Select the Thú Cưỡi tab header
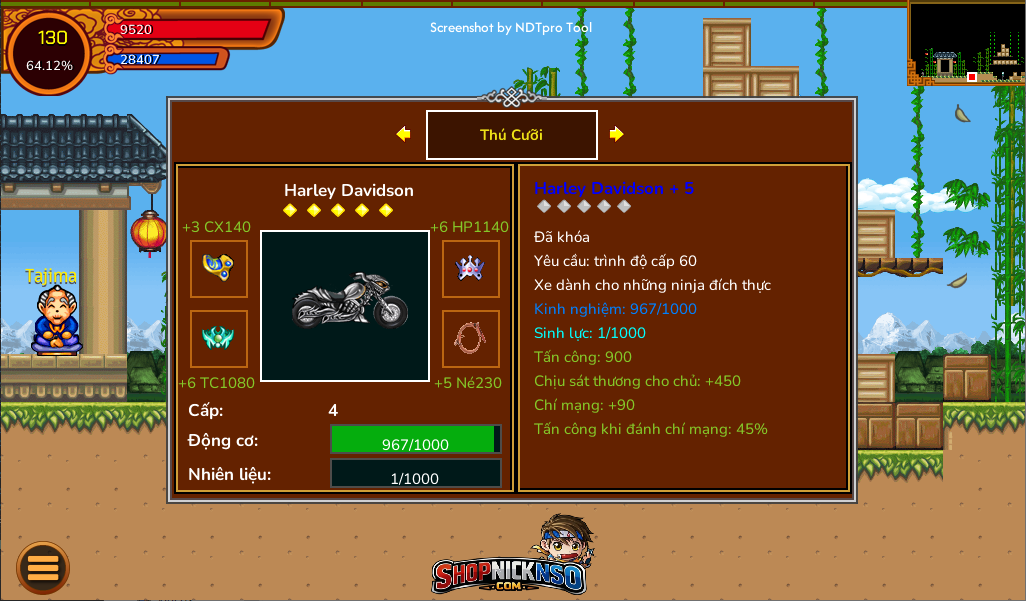1026x601 pixels. tap(512, 135)
